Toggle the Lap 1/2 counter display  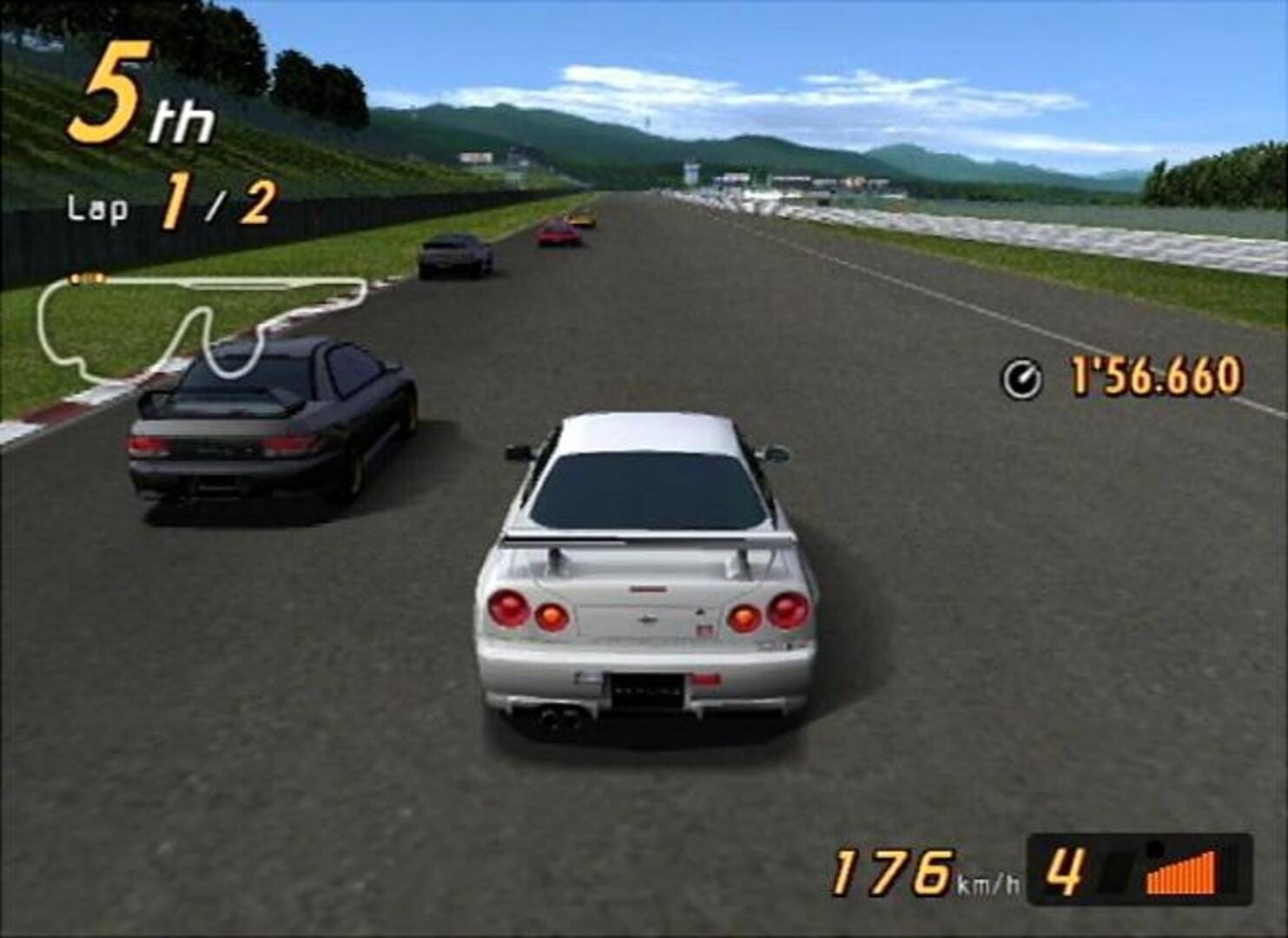[x=169, y=204]
